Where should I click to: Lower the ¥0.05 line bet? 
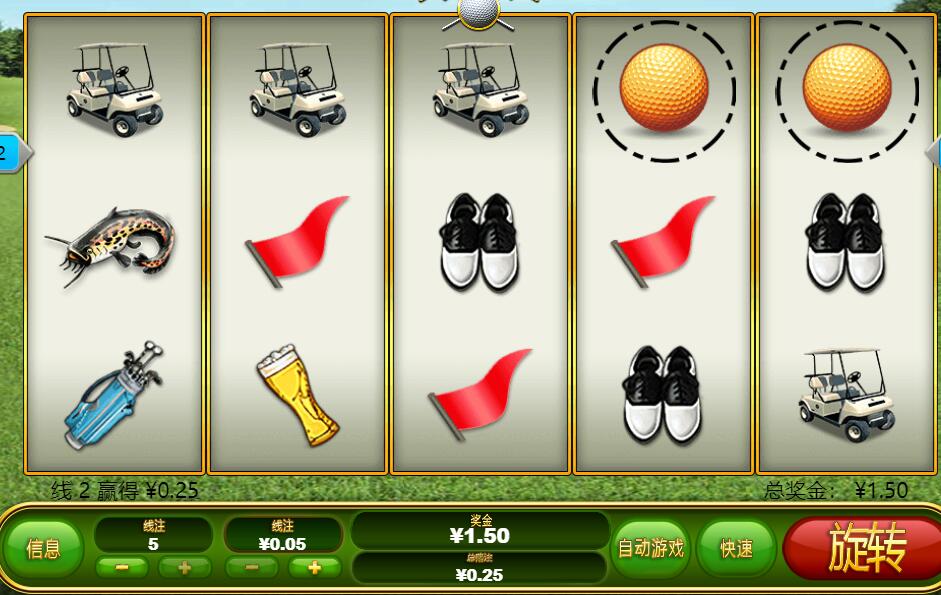coord(252,568)
